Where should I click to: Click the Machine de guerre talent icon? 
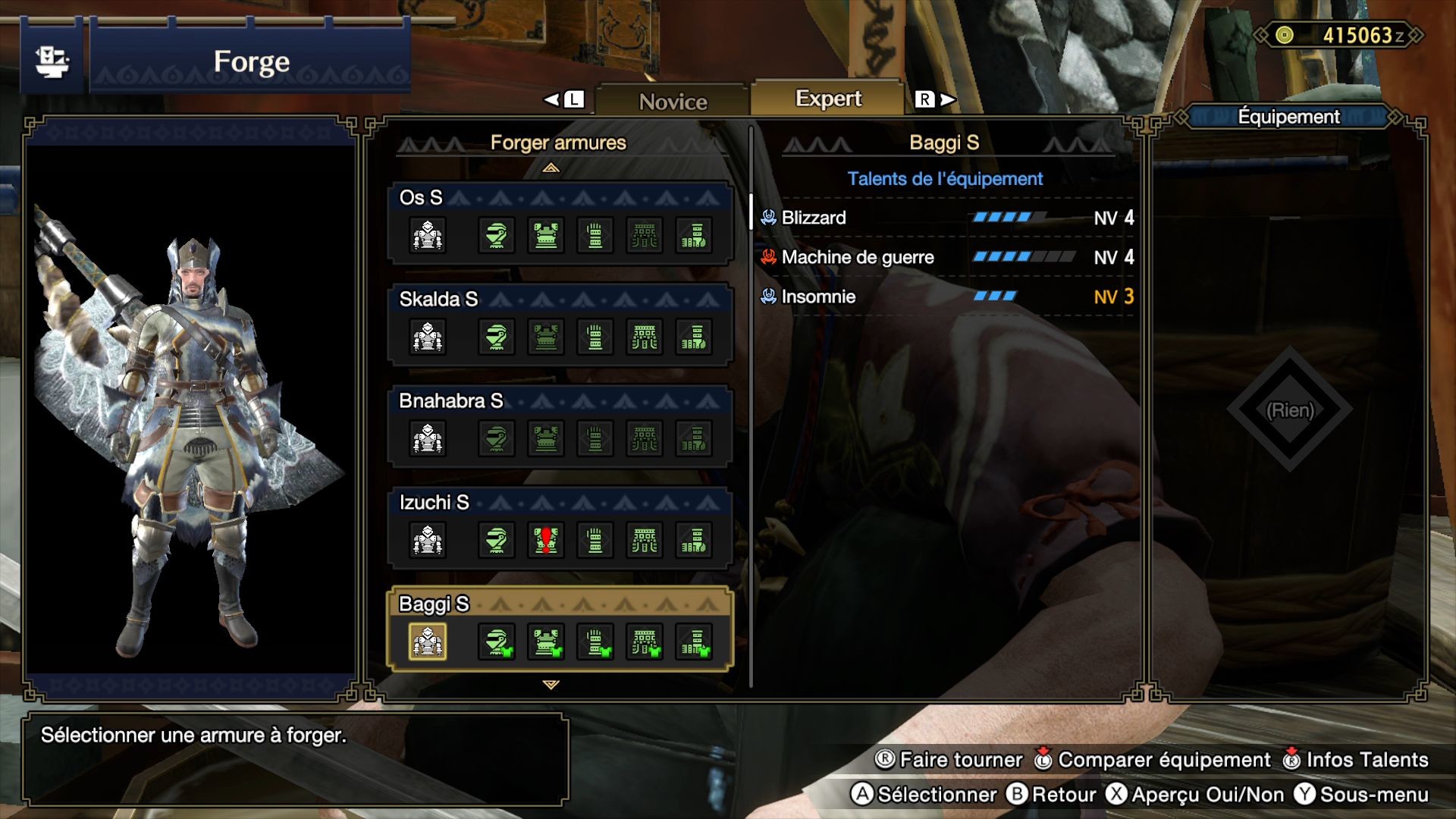pyautogui.click(x=767, y=257)
